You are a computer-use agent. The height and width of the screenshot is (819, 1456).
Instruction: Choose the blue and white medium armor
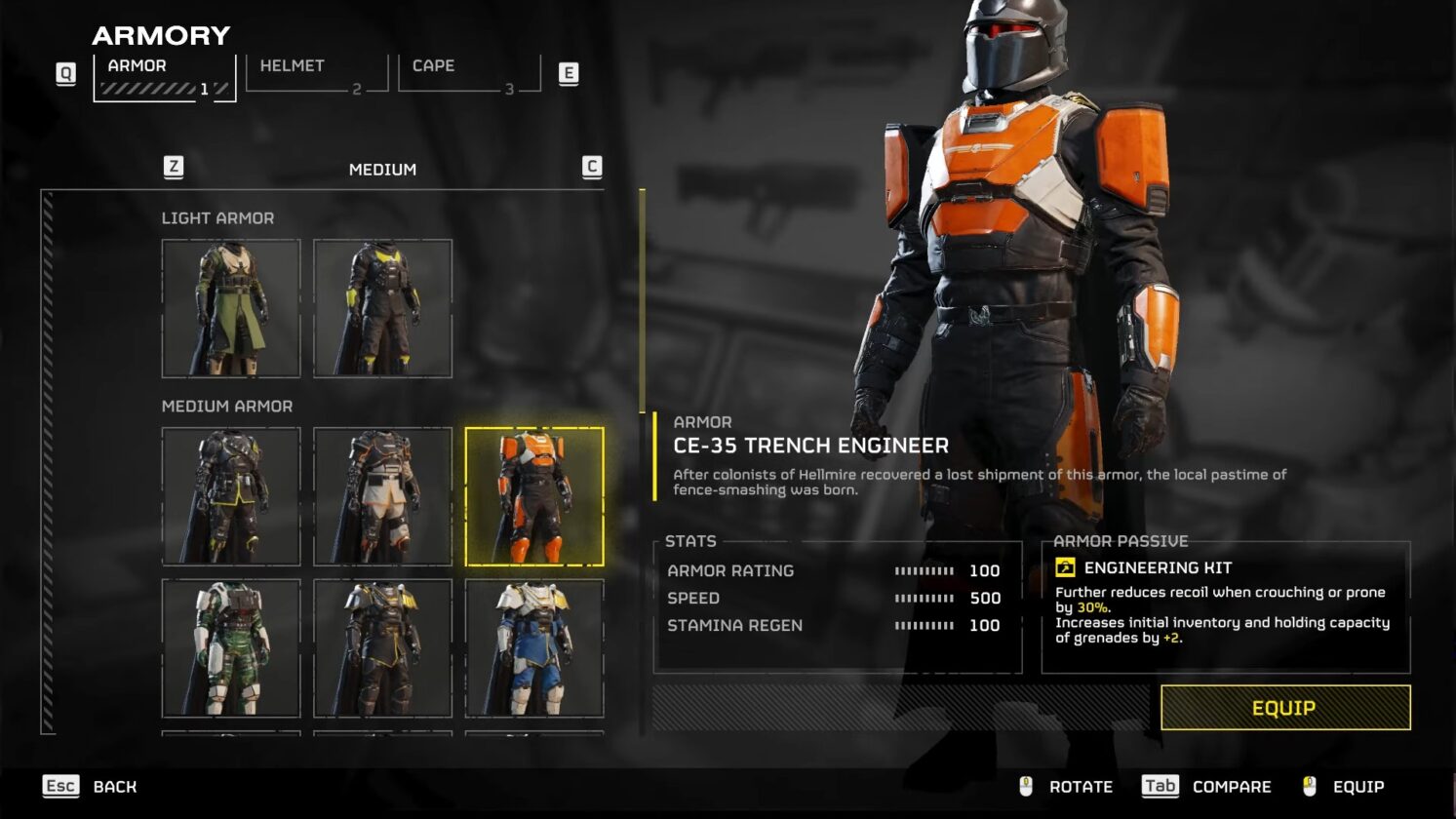[x=534, y=648]
